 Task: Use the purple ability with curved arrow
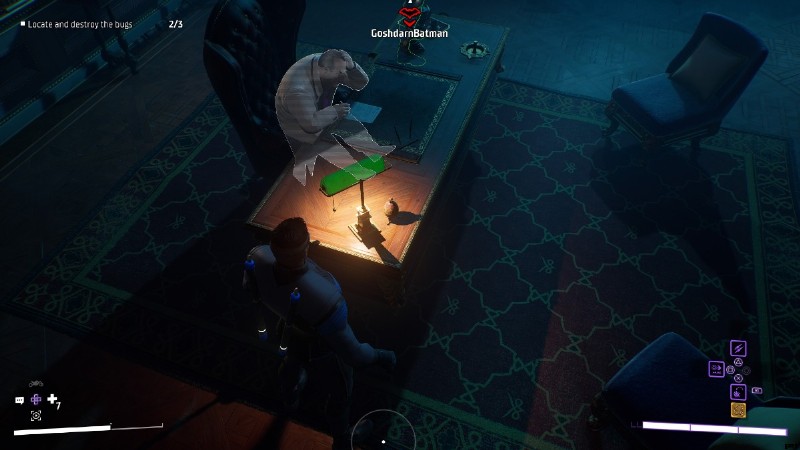click(x=738, y=391)
